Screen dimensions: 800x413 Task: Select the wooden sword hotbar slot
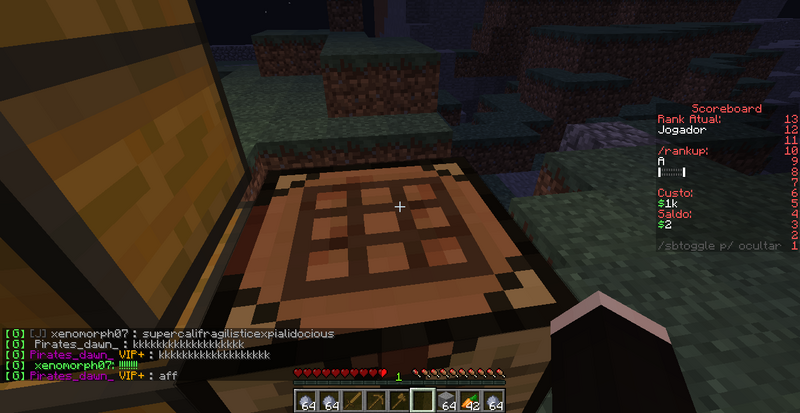click(351, 401)
